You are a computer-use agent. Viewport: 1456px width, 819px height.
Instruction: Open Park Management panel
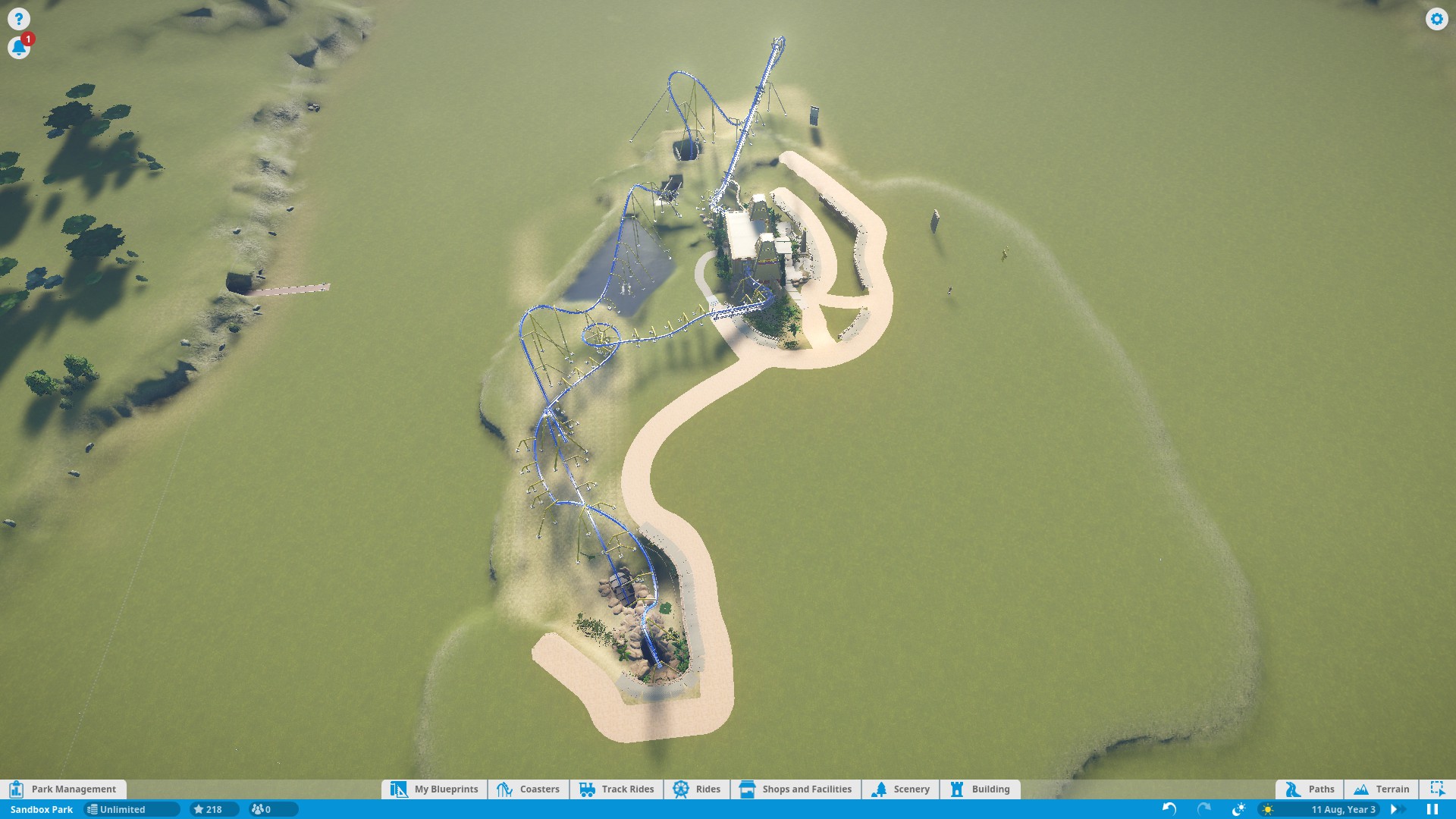click(x=64, y=789)
